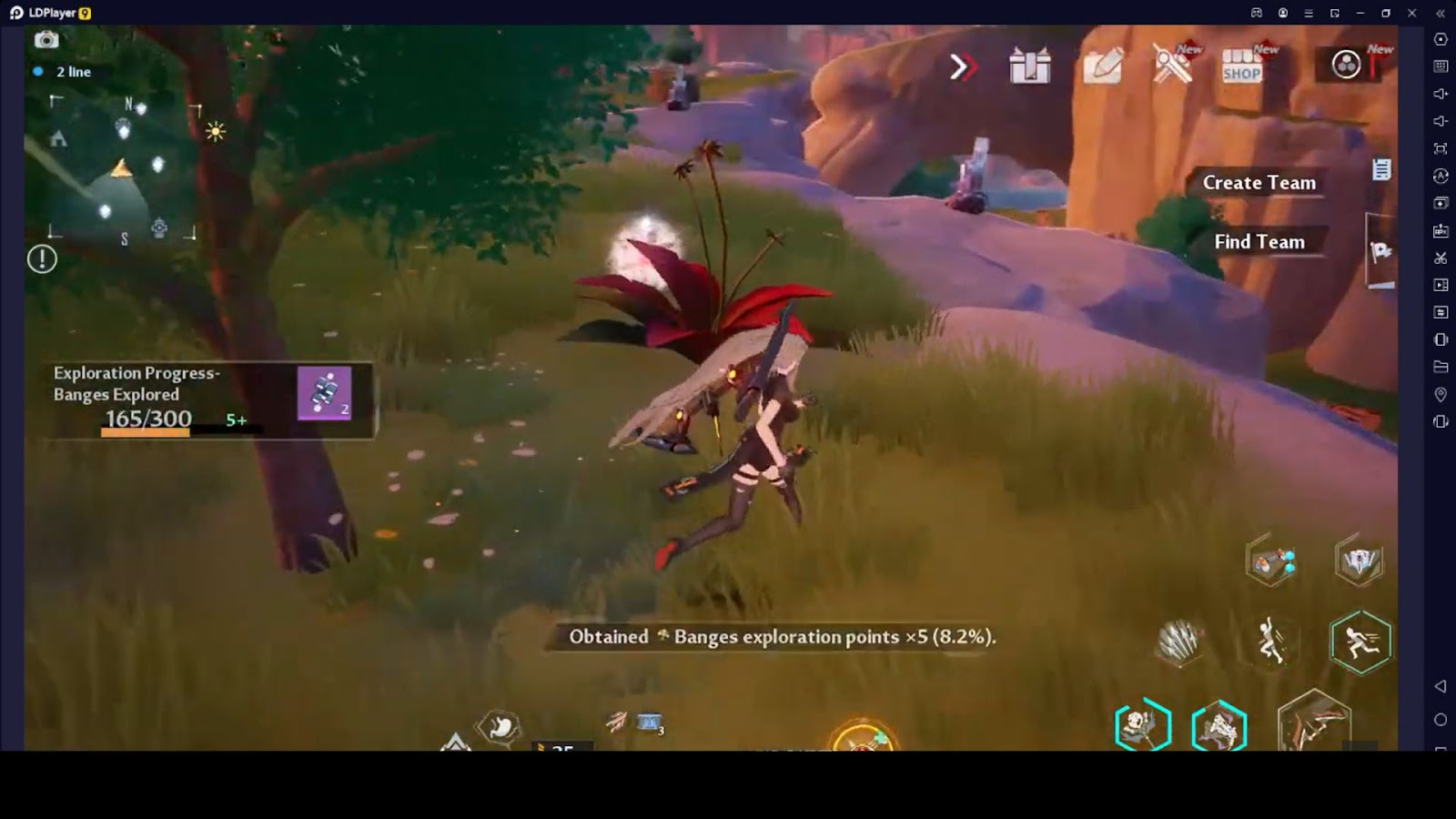
Task: Trigger the jump climbing action icon
Action: (1270, 641)
